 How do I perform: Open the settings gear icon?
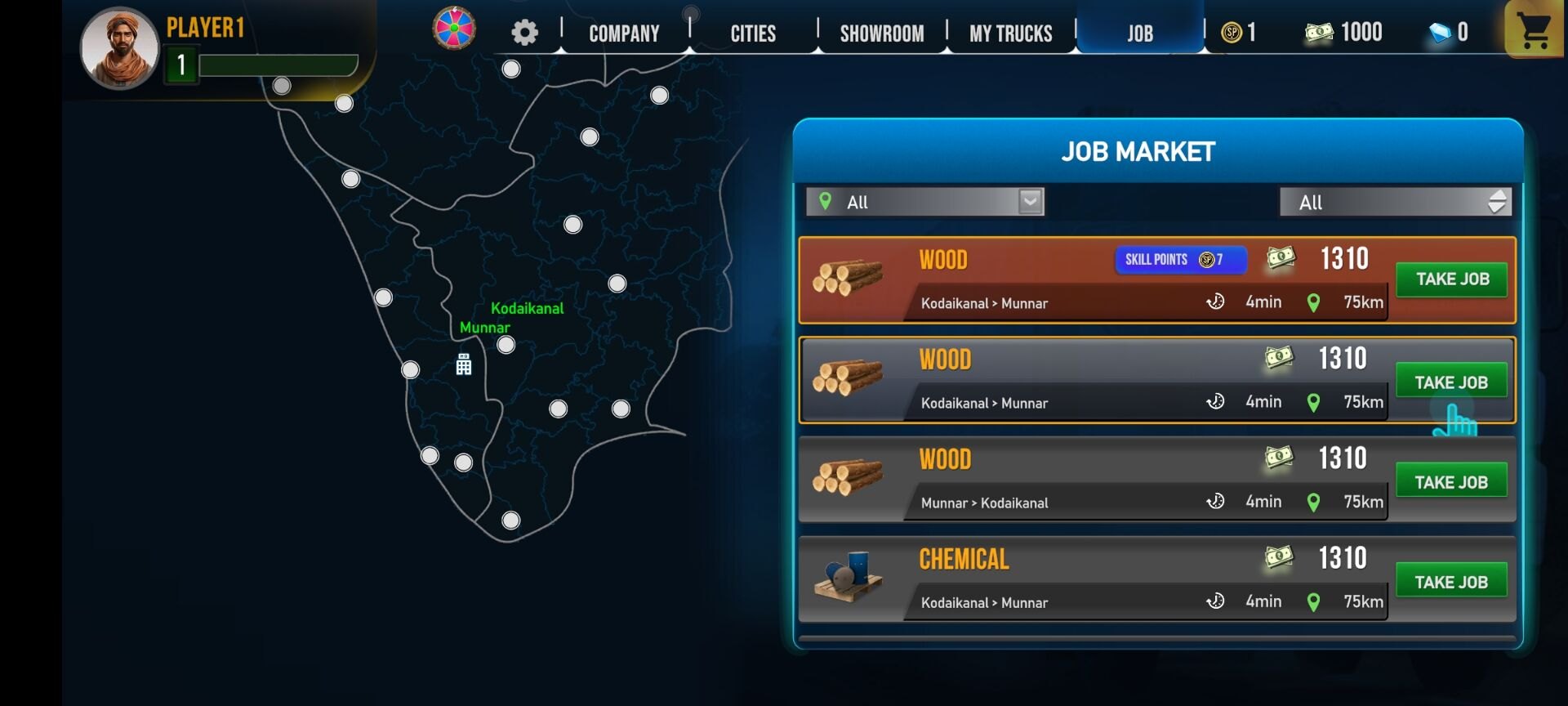pyautogui.click(x=524, y=33)
